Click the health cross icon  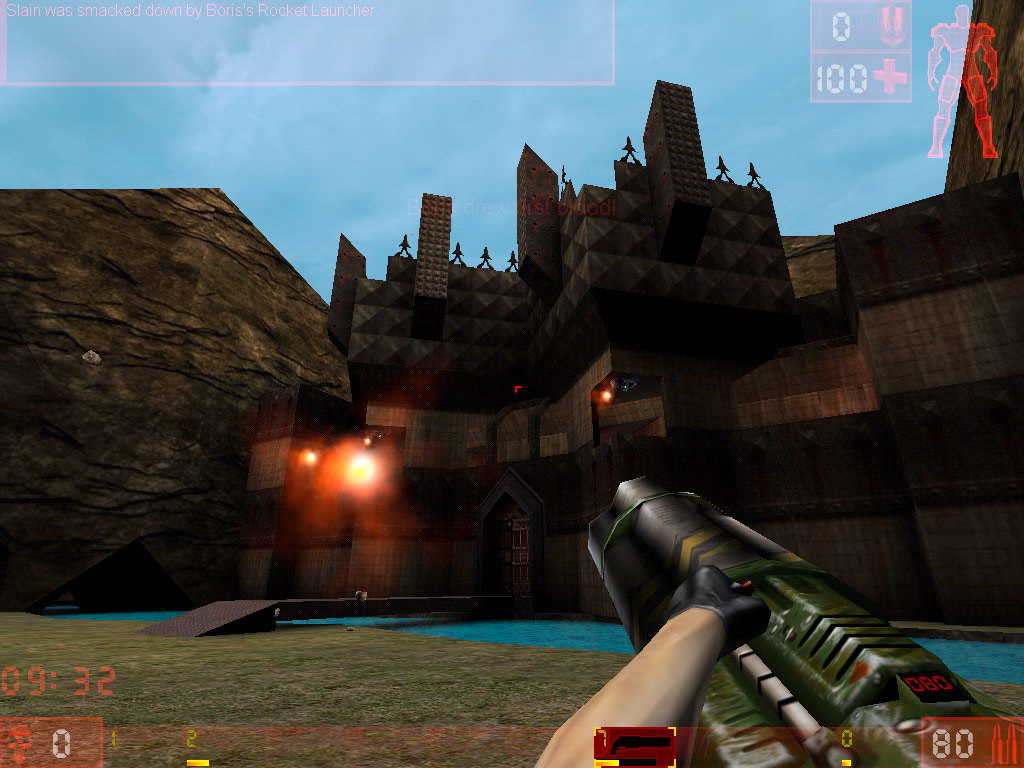pyautogui.click(x=889, y=78)
